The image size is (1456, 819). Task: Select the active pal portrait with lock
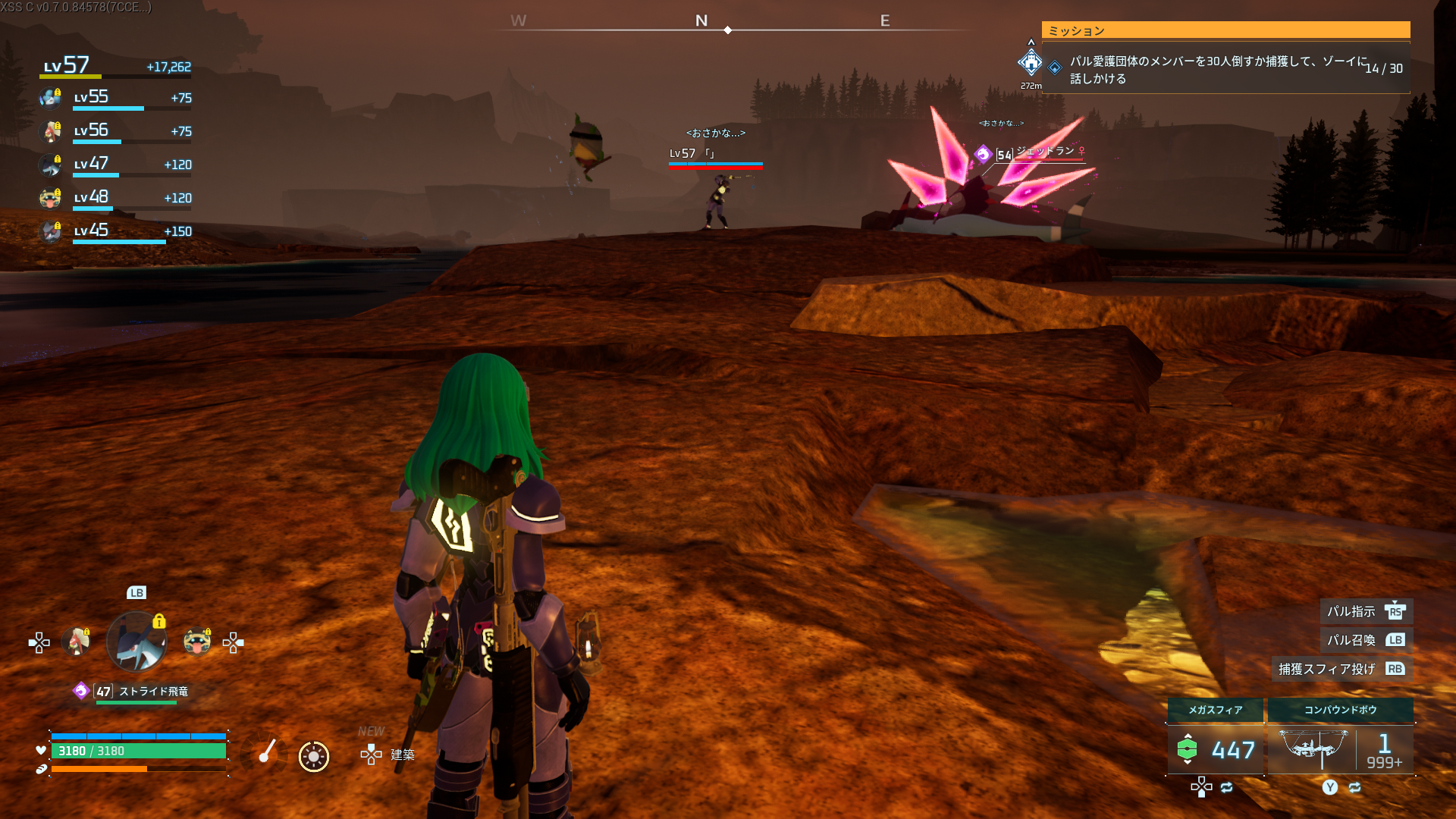(x=136, y=642)
